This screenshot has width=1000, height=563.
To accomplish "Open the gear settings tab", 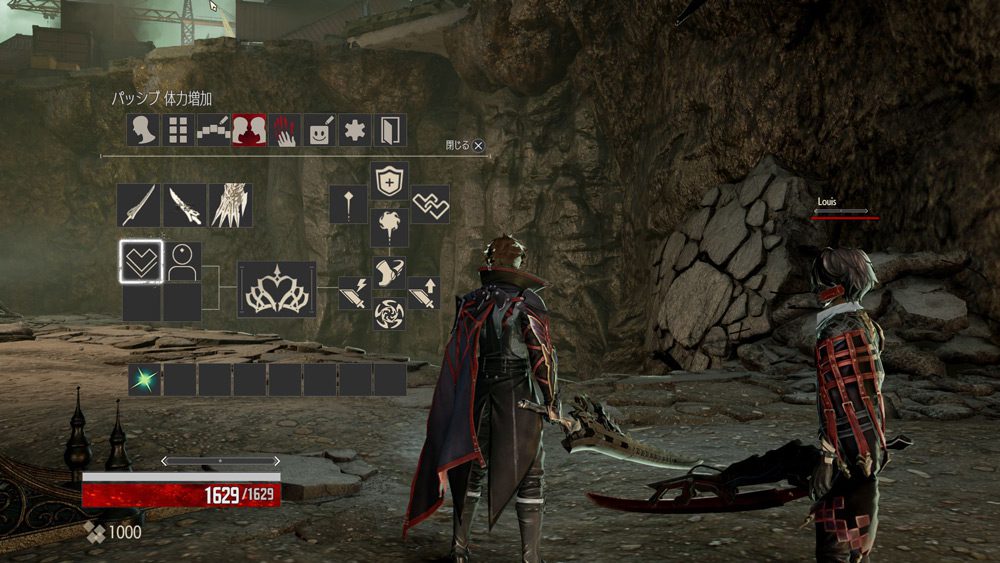I will tap(354, 131).
